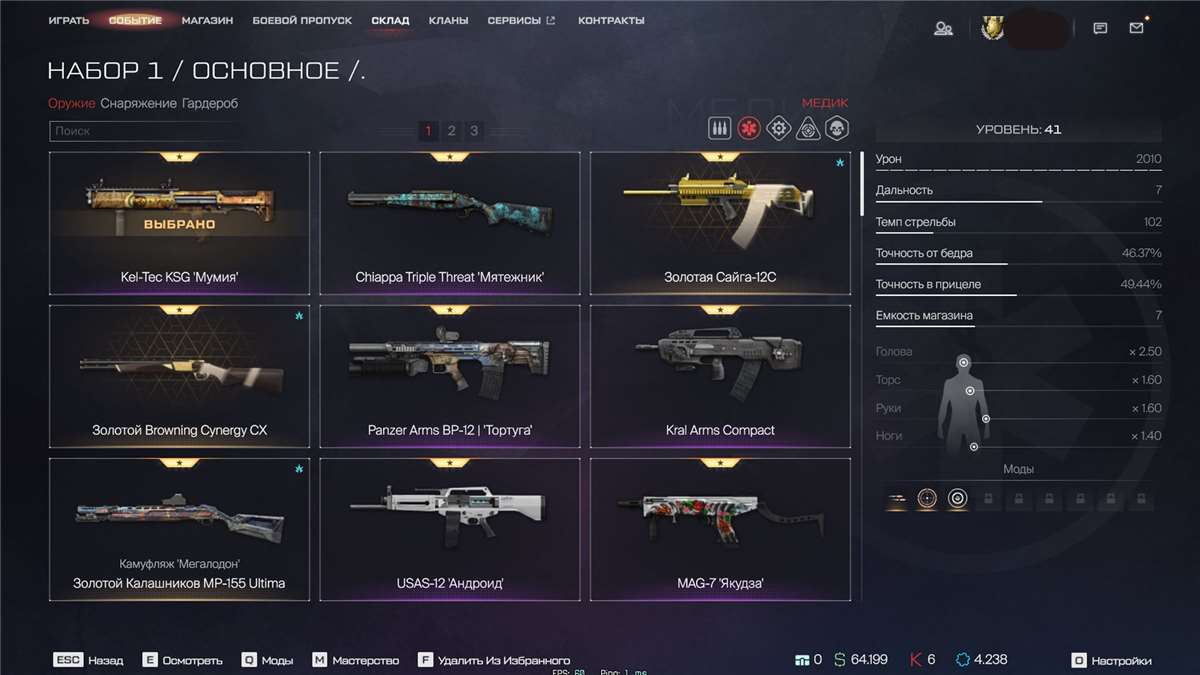Select the Chiappa Triple Threat 'Мятежник' shotgun
The width and height of the screenshot is (1200, 675).
coord(449,224)
